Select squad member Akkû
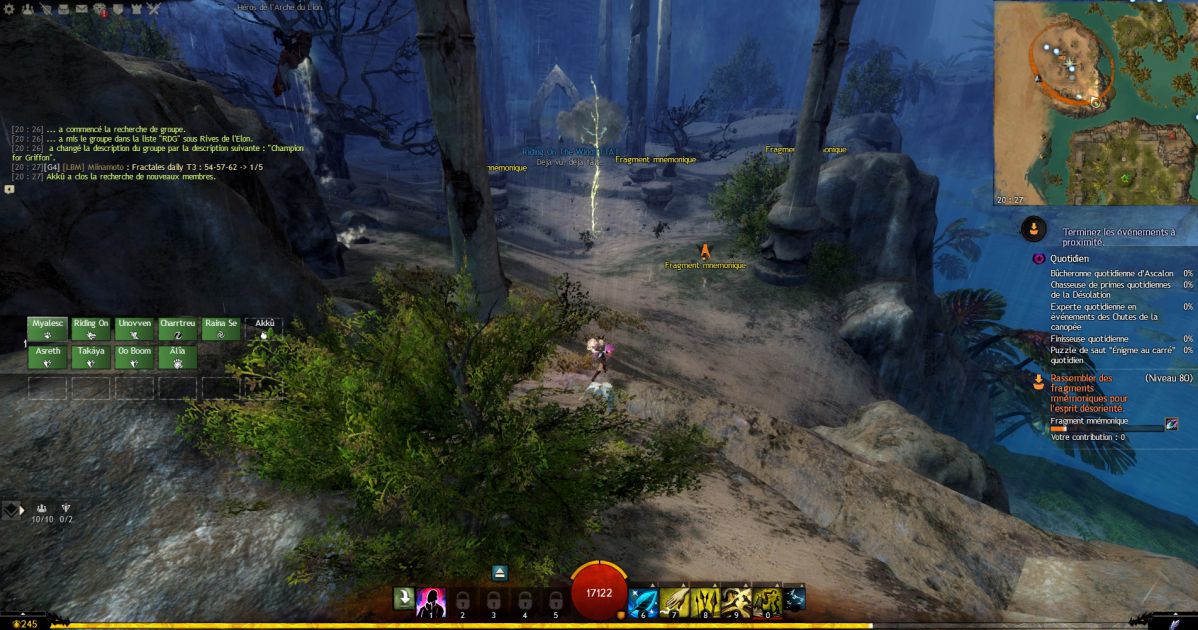 point(264,329)
